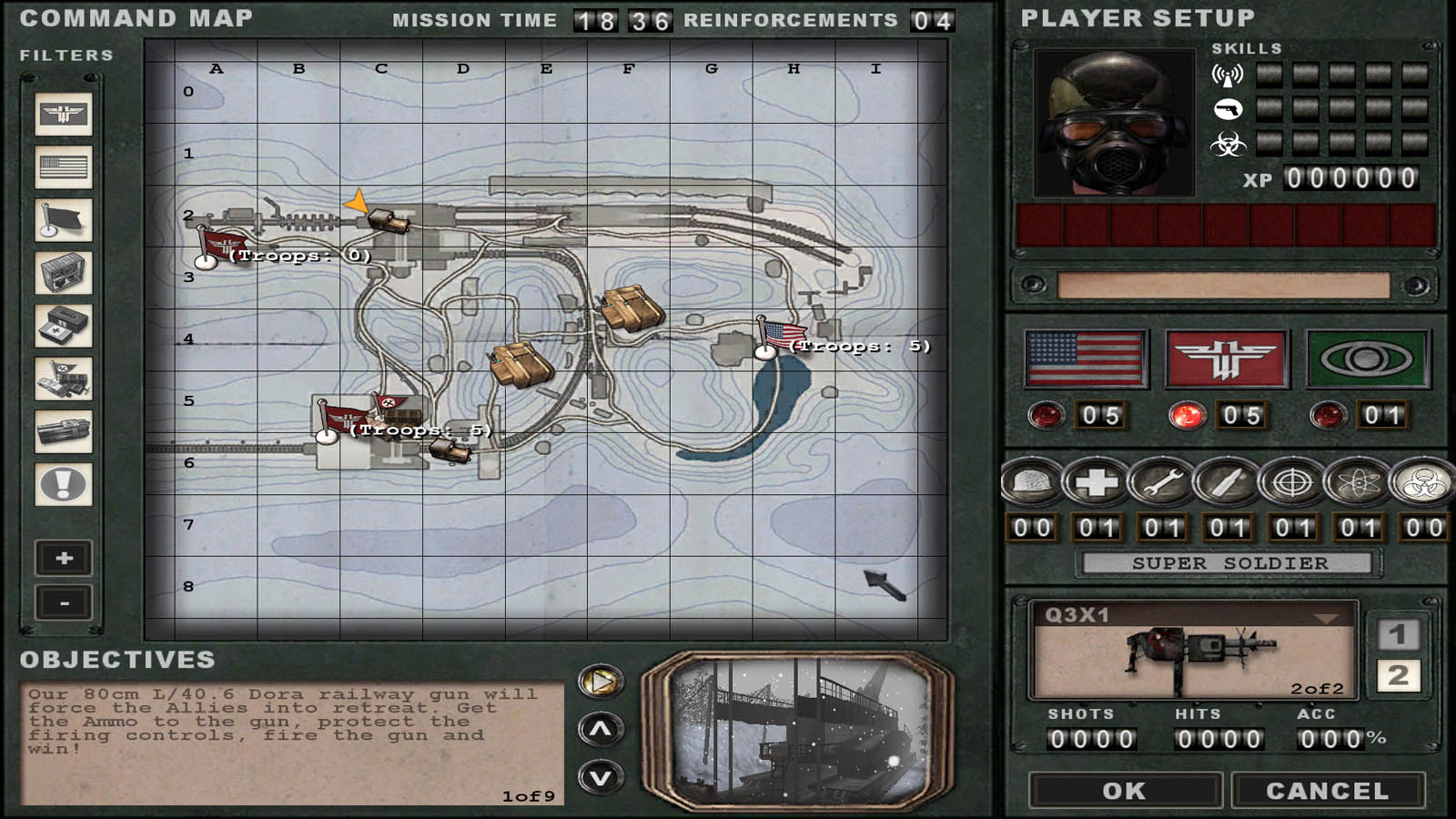Screen dimensions: 1456x819
Task: Join the Allies team with the US flag
Action: [x=1085, y=359]
